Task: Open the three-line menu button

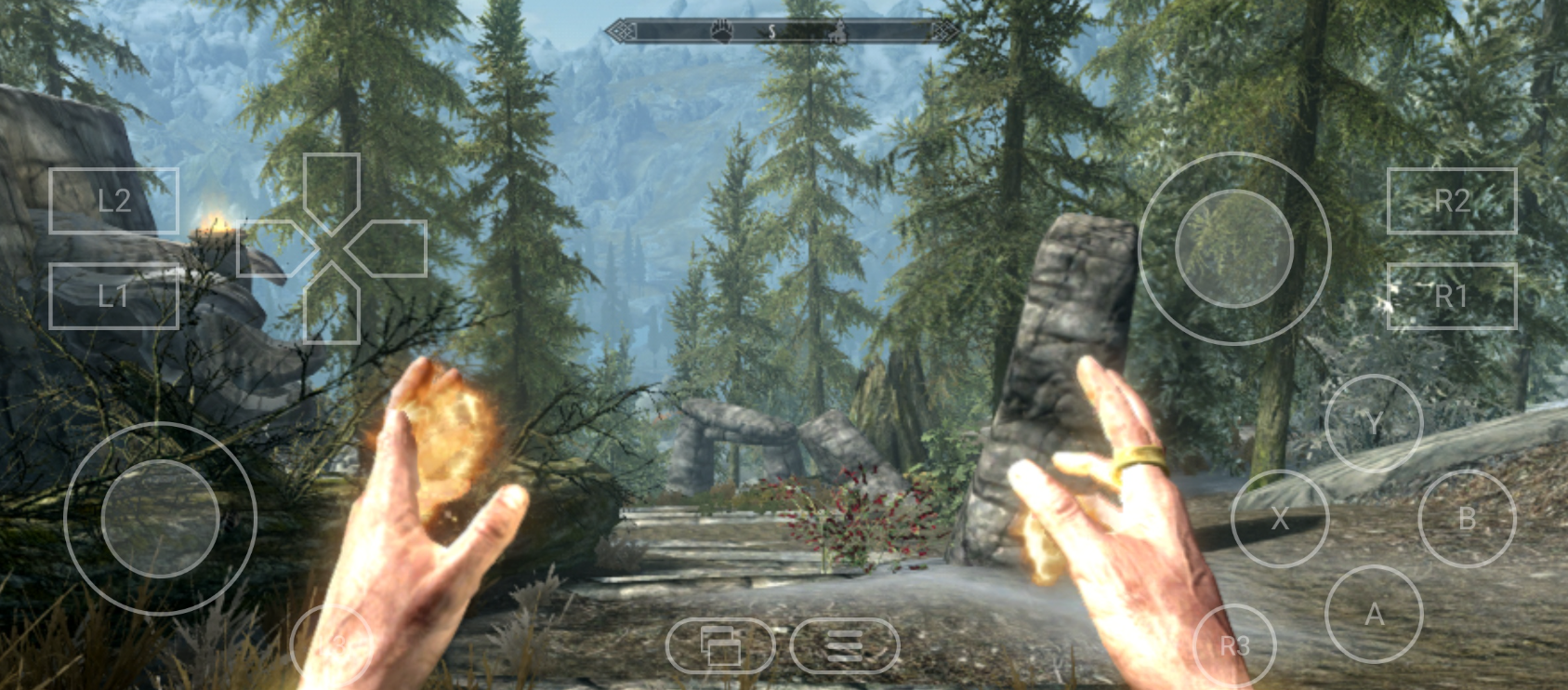Action: pos(845,645)
